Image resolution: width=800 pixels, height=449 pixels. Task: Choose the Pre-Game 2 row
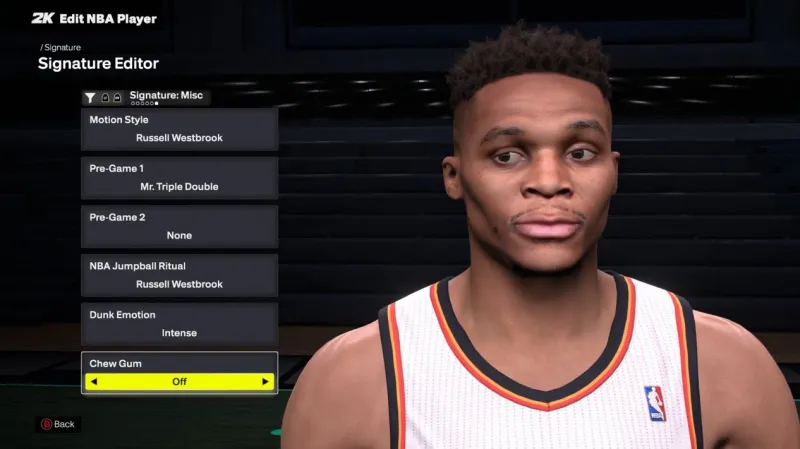point(179,227)
